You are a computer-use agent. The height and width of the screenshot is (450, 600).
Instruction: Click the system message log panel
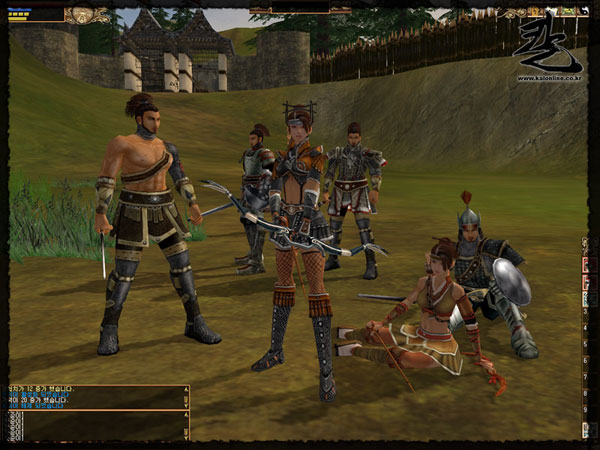(x=95, y=398)
